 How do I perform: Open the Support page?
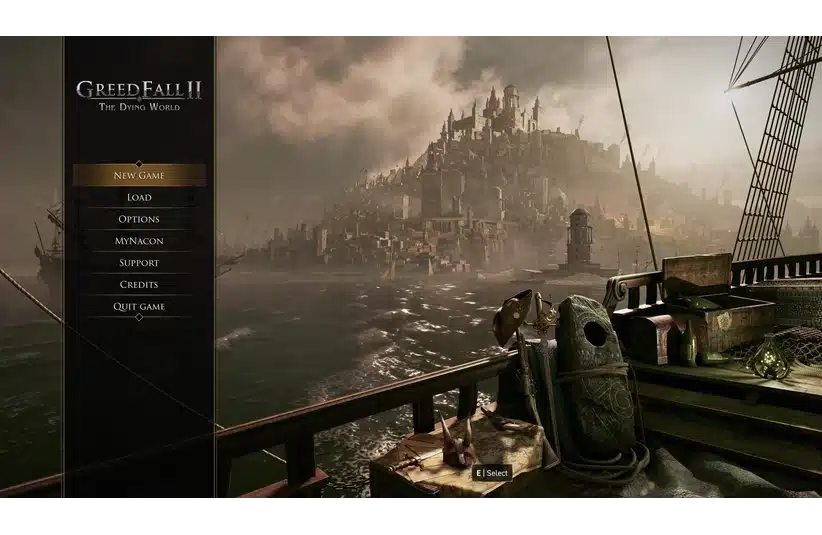(139, 263)
